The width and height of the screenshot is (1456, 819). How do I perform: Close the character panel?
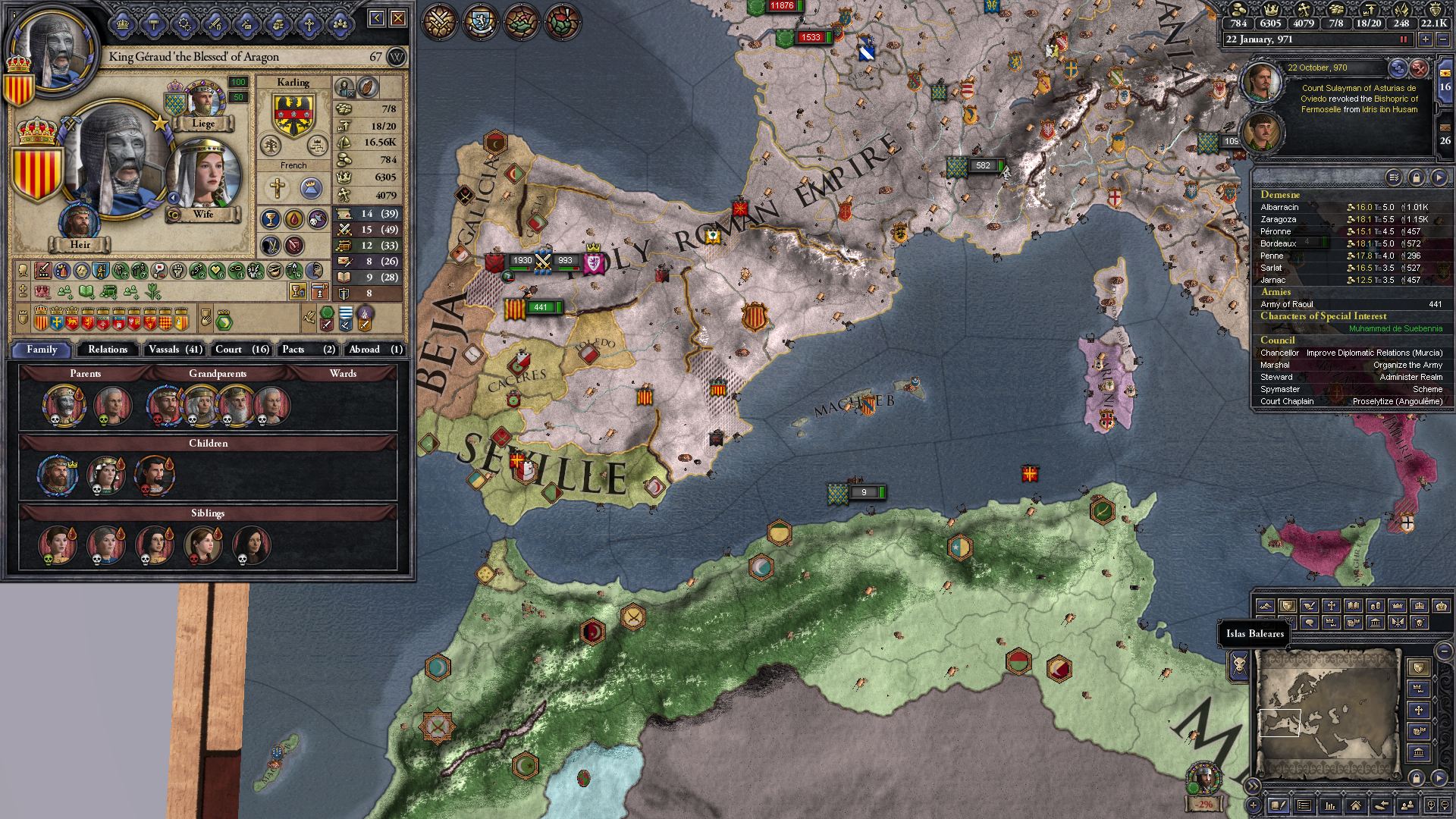coord(398,18)
